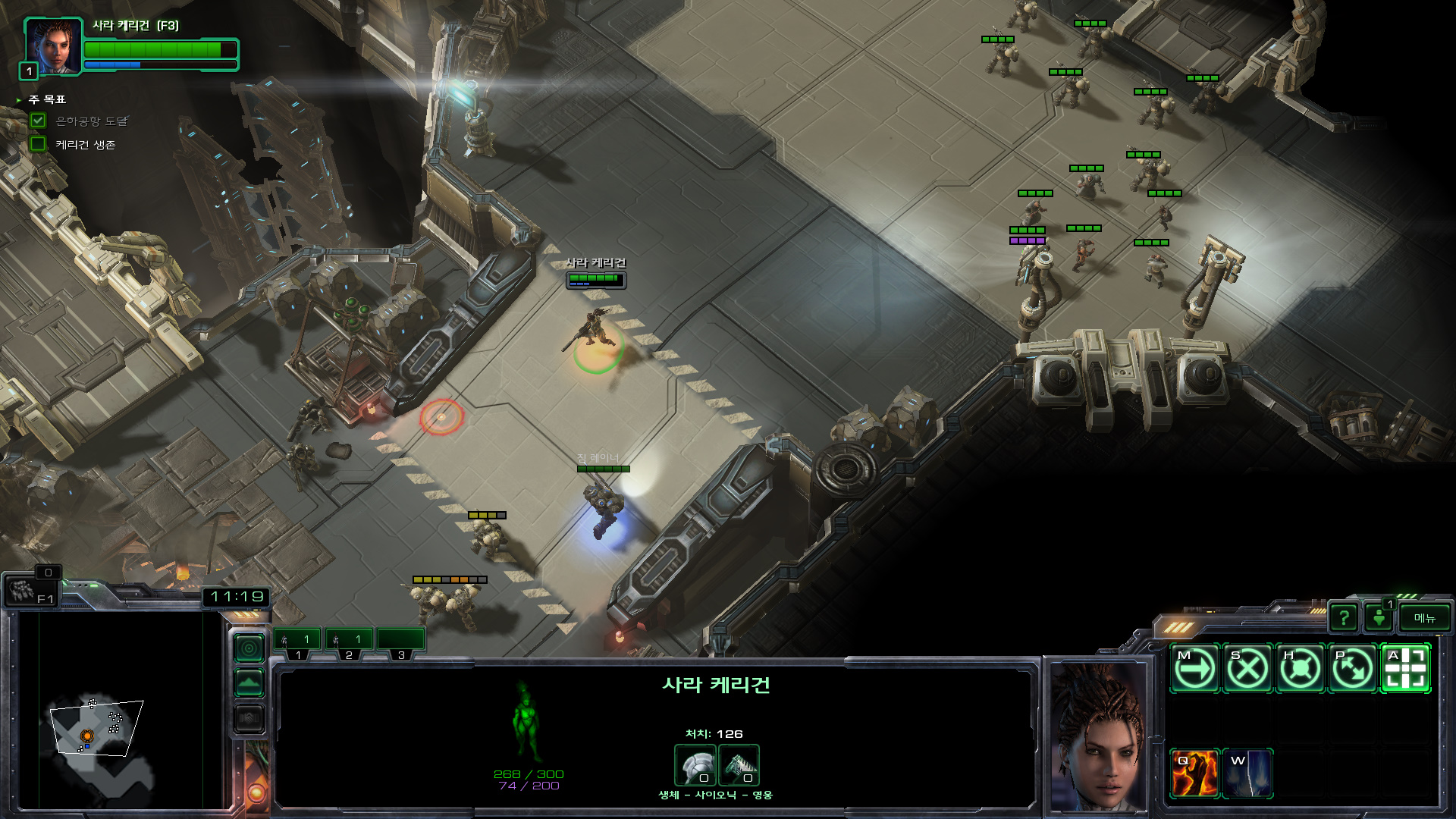Select the Move command button

tap(1194, 669)
